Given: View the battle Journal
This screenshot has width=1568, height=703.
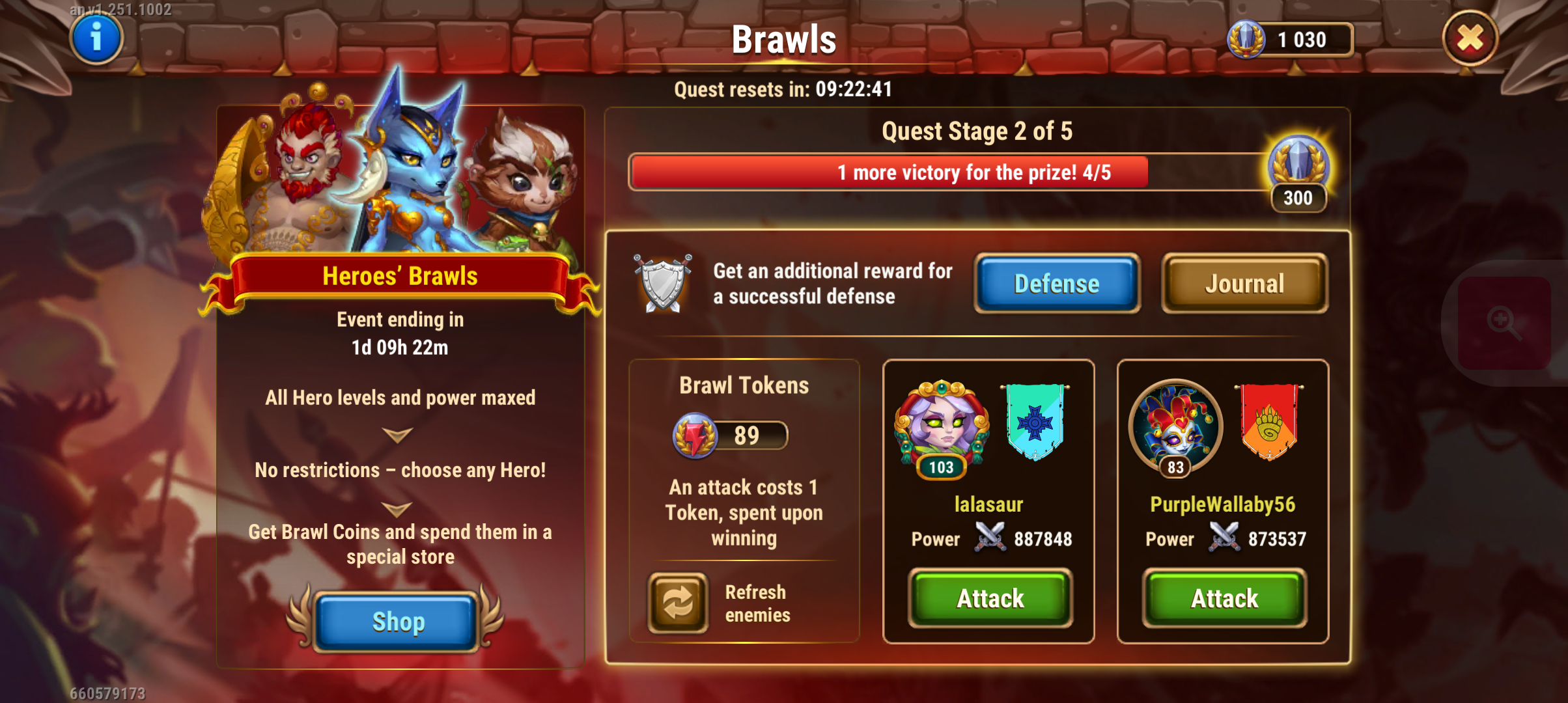Looking at the screenshot, I should (1244, 284).
